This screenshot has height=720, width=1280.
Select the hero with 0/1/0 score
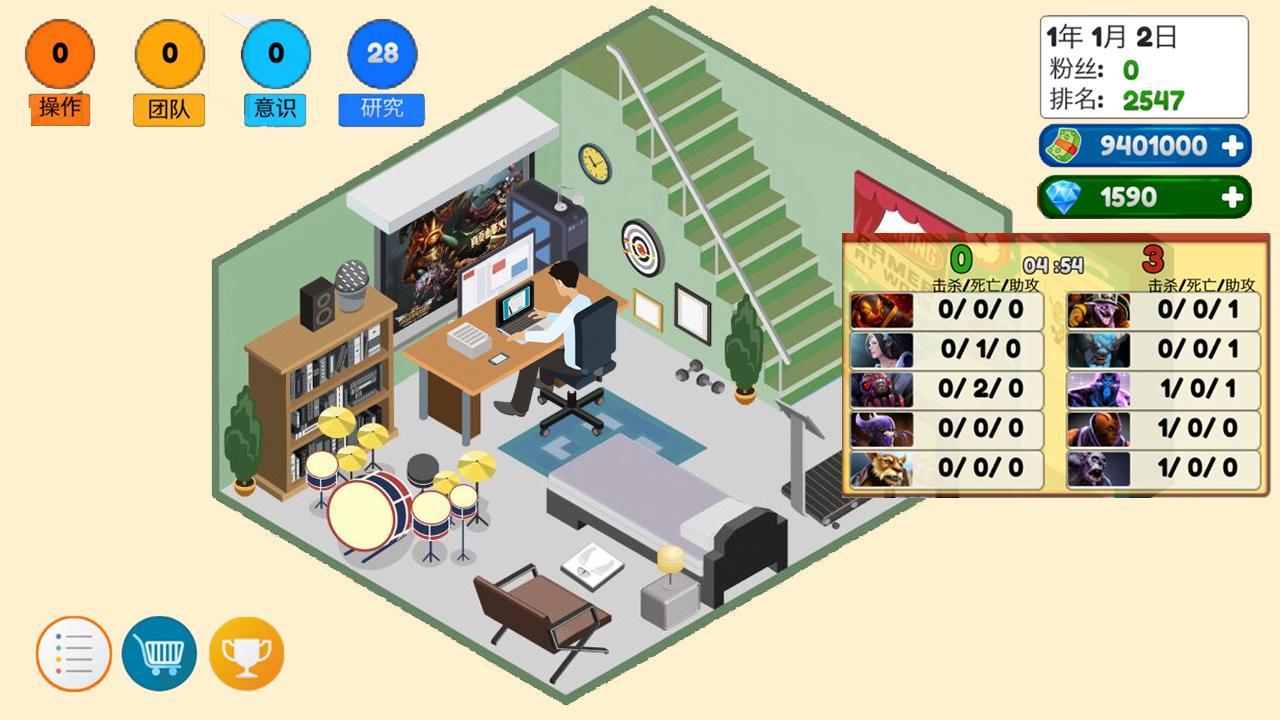coord(884,349)
